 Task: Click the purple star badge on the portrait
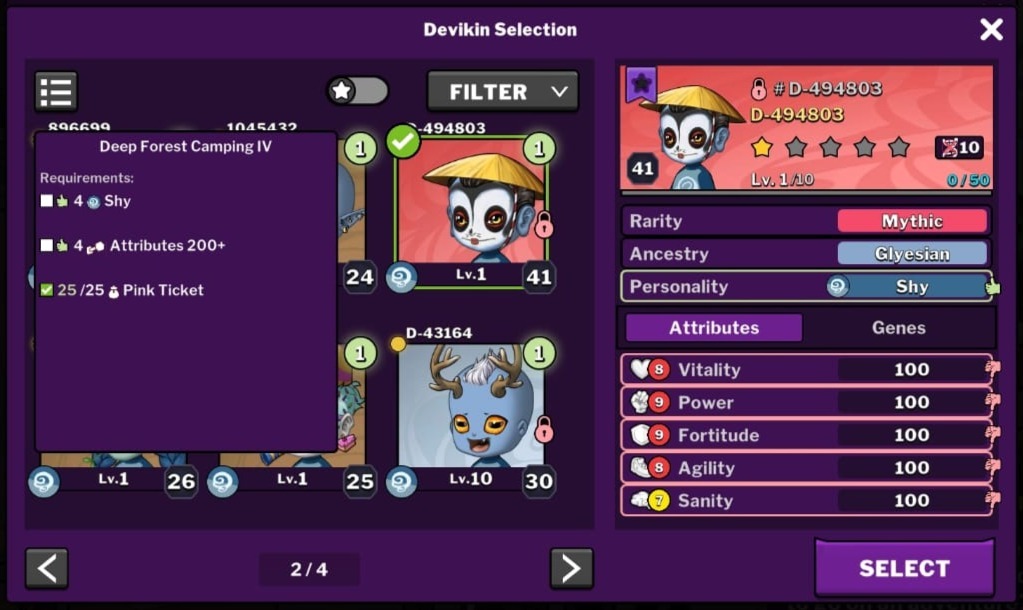[x=641, y=83]
